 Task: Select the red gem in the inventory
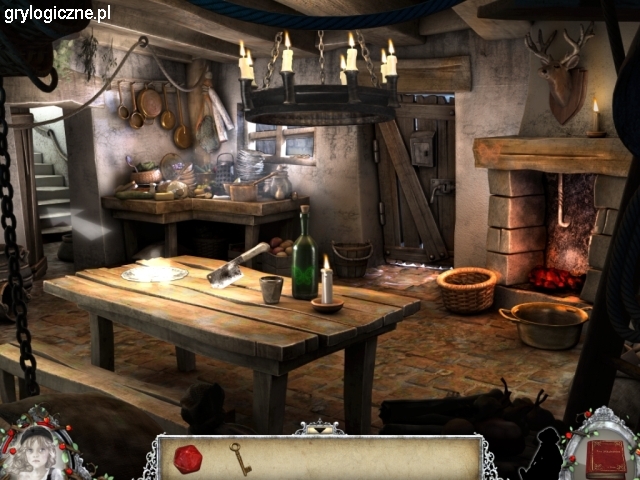coord(188,459)
